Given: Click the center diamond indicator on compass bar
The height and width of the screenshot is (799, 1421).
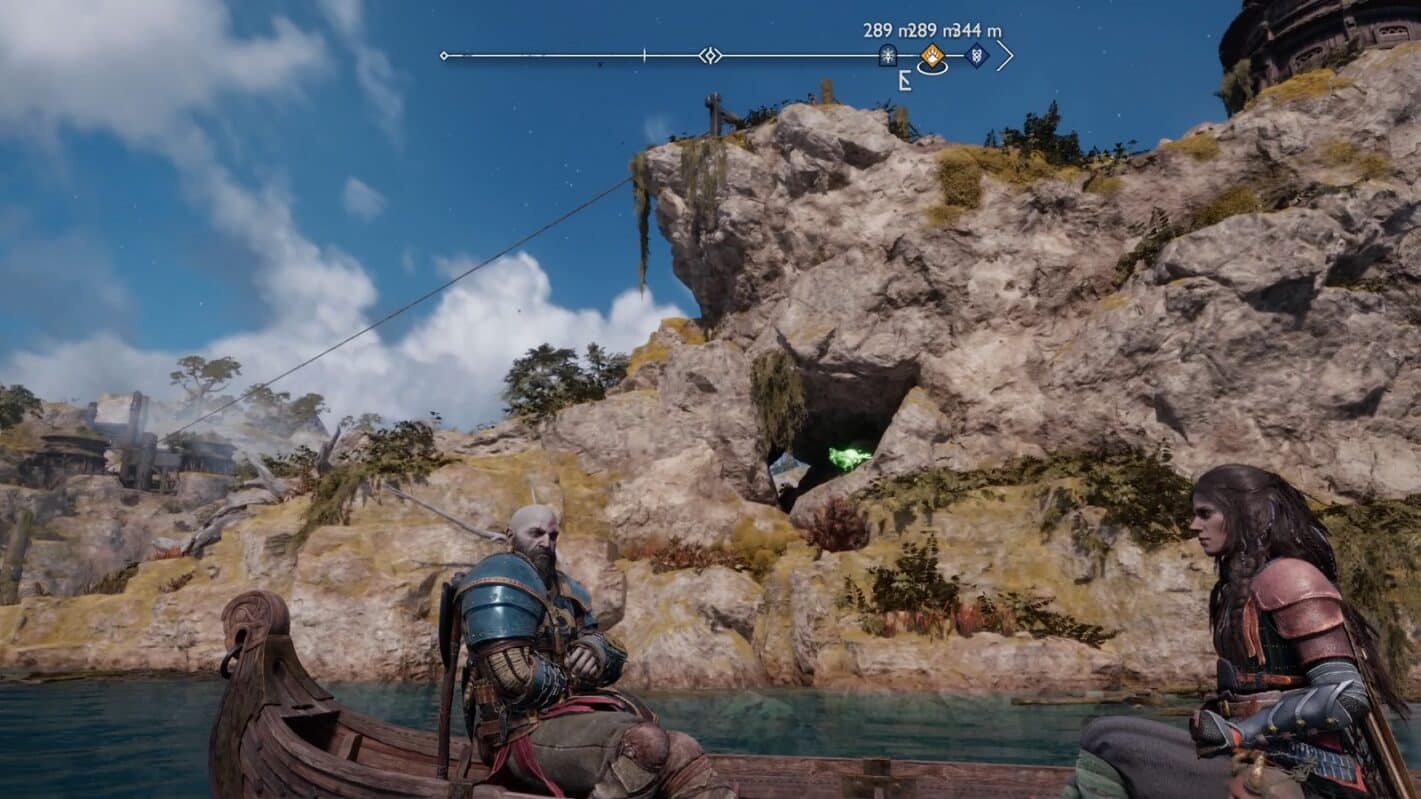Looking at the screenshot, I should pyautogui.click(x=709, y=55).
